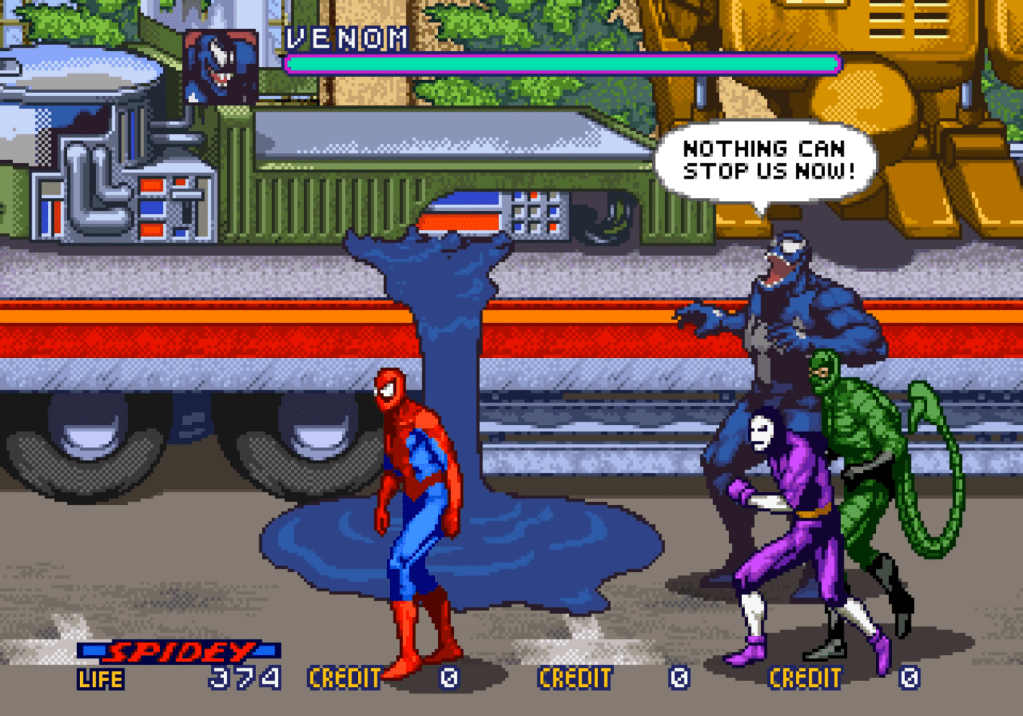Screen dimensions: 1023x716
Task: Select the SPIDEY player name badge
Action: pos(180,652)
